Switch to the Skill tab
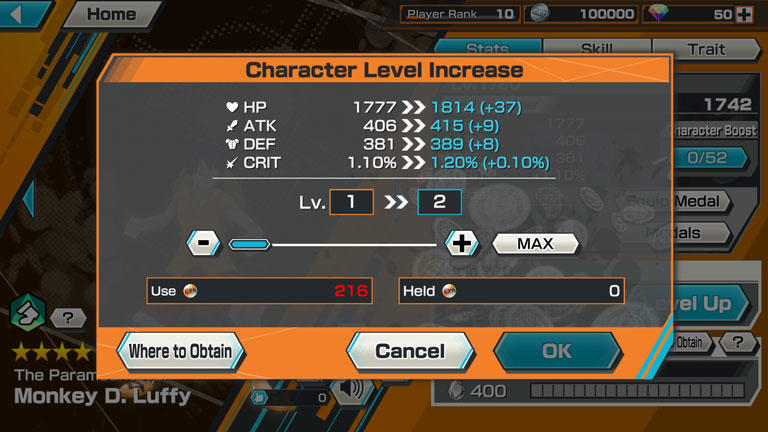The width and height of the screenshot is (768, 432). [x=596, y=48]
